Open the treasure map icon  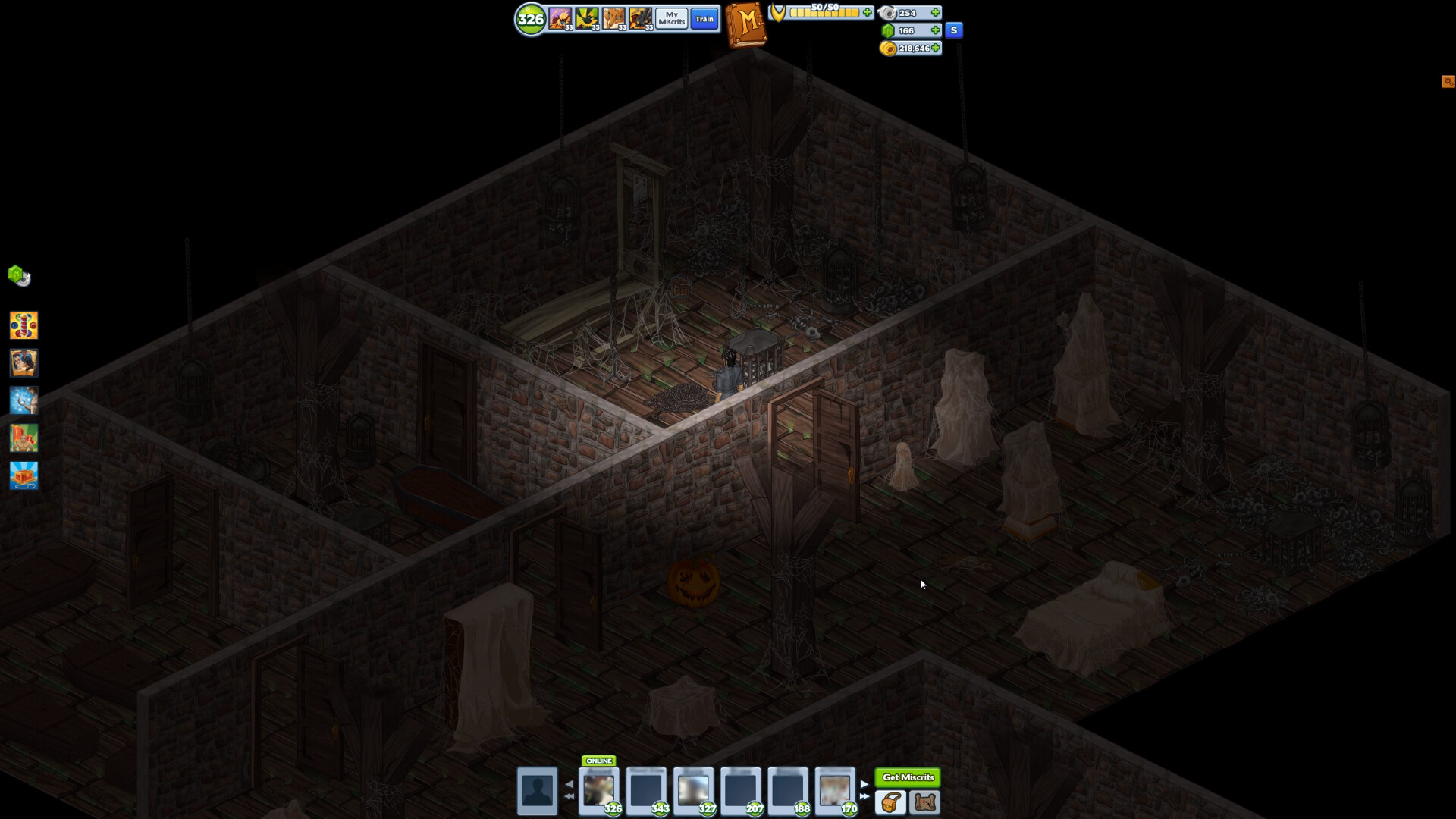pos(925,802)
